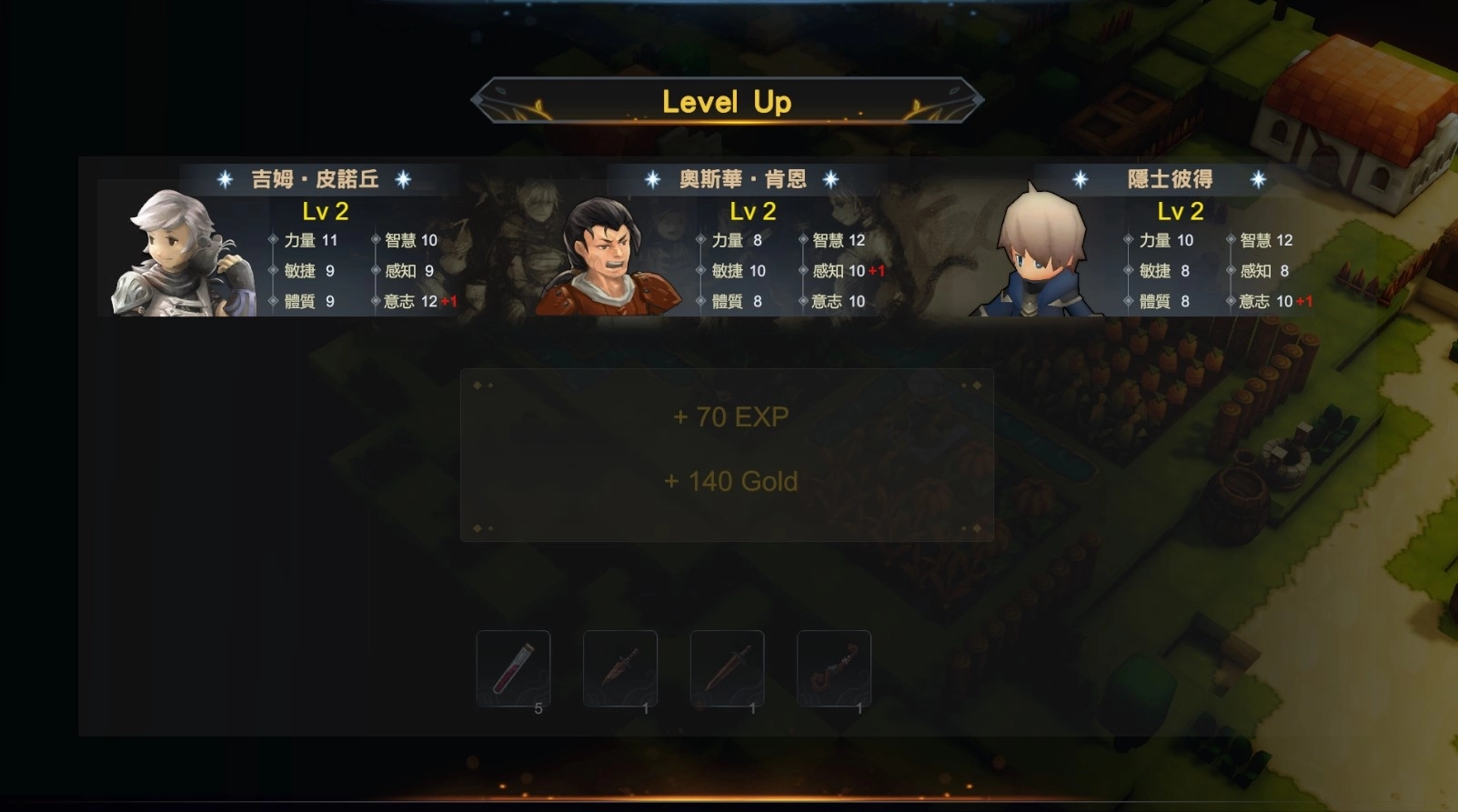
Task: Click the 意志 stat diamond for 隱士彼得
Action: point(1232,301)
